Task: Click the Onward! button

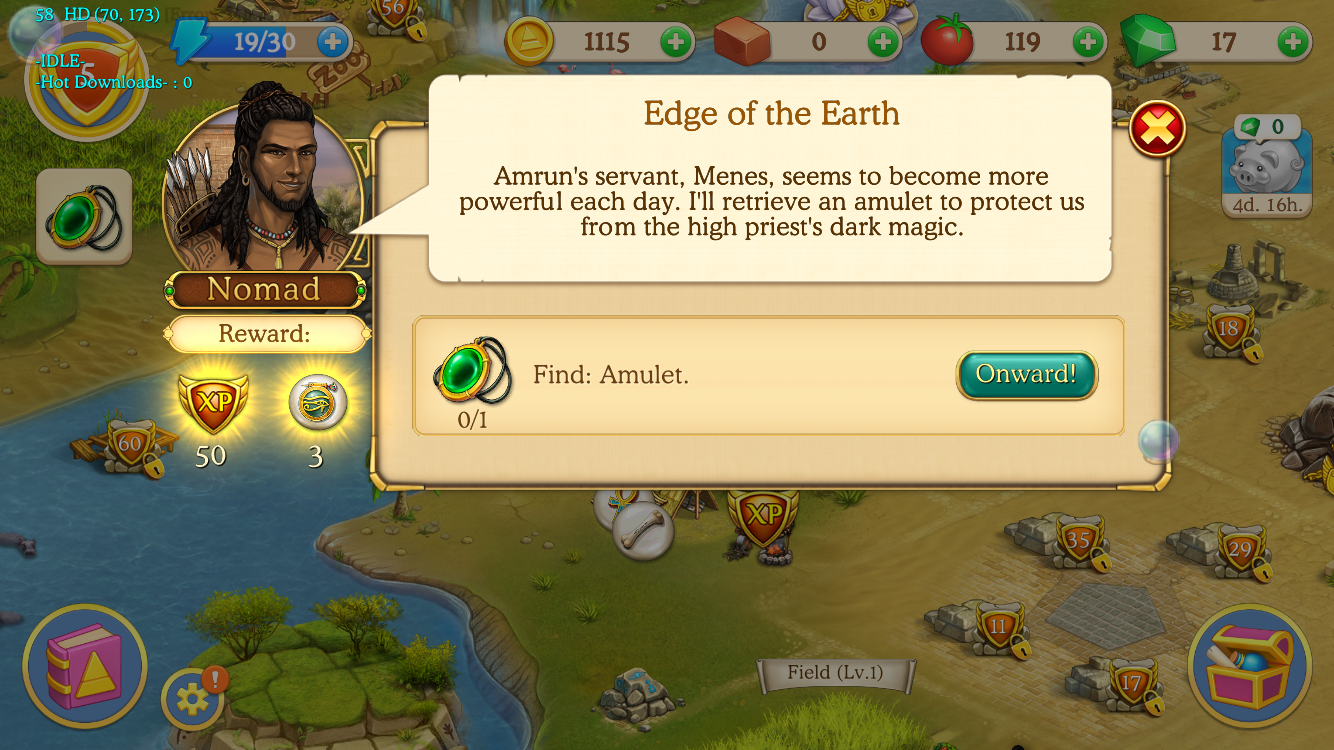Action: 1026,375
